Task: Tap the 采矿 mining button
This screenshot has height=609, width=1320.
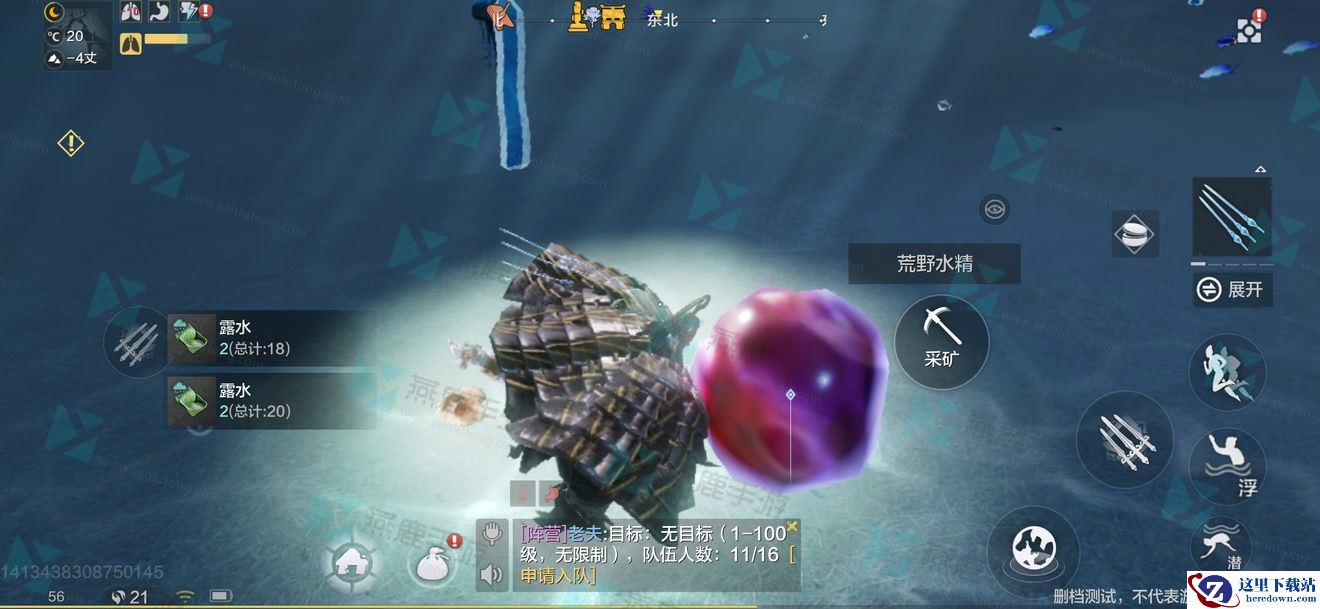Action: pyautogui.click(x=941, y=342)
